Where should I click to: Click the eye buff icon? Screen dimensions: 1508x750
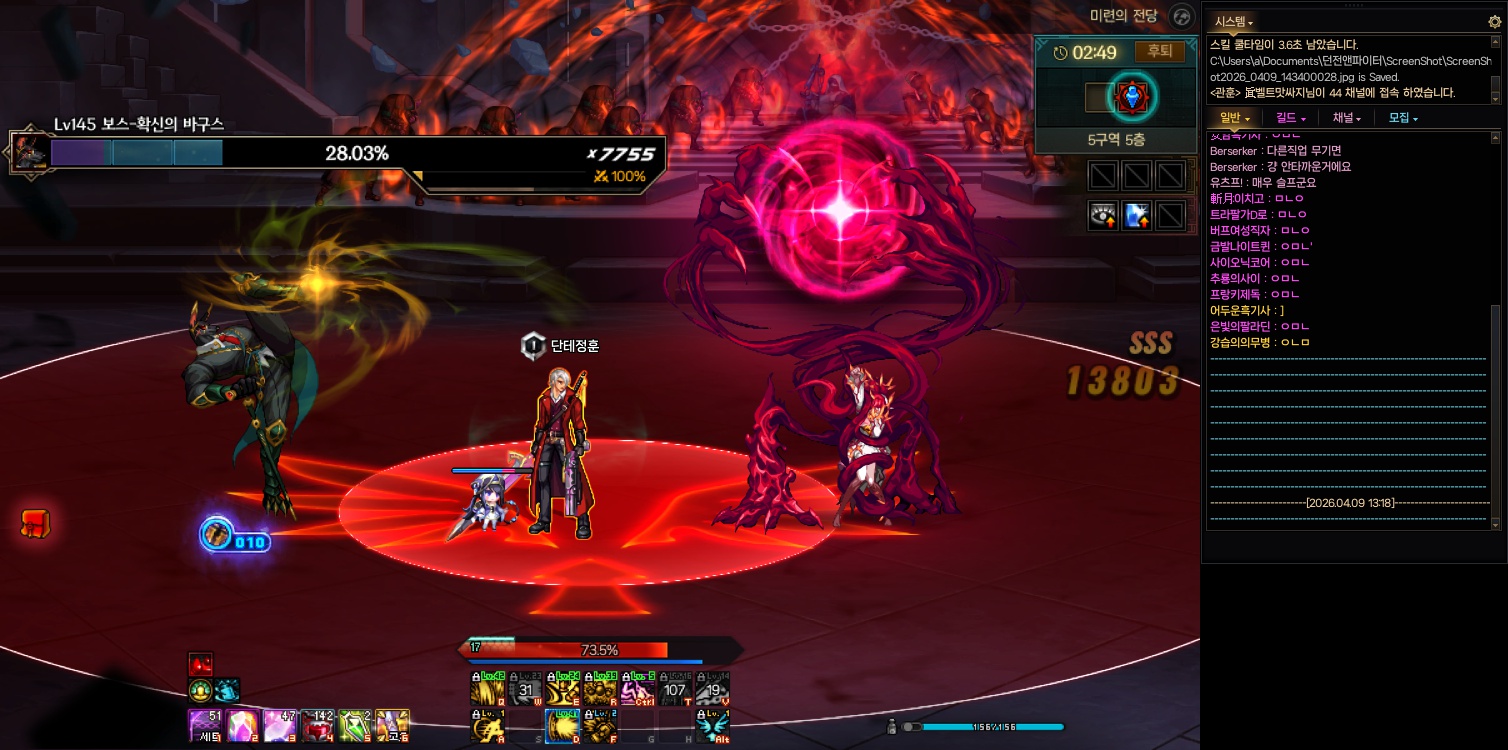pos(1103,215)
